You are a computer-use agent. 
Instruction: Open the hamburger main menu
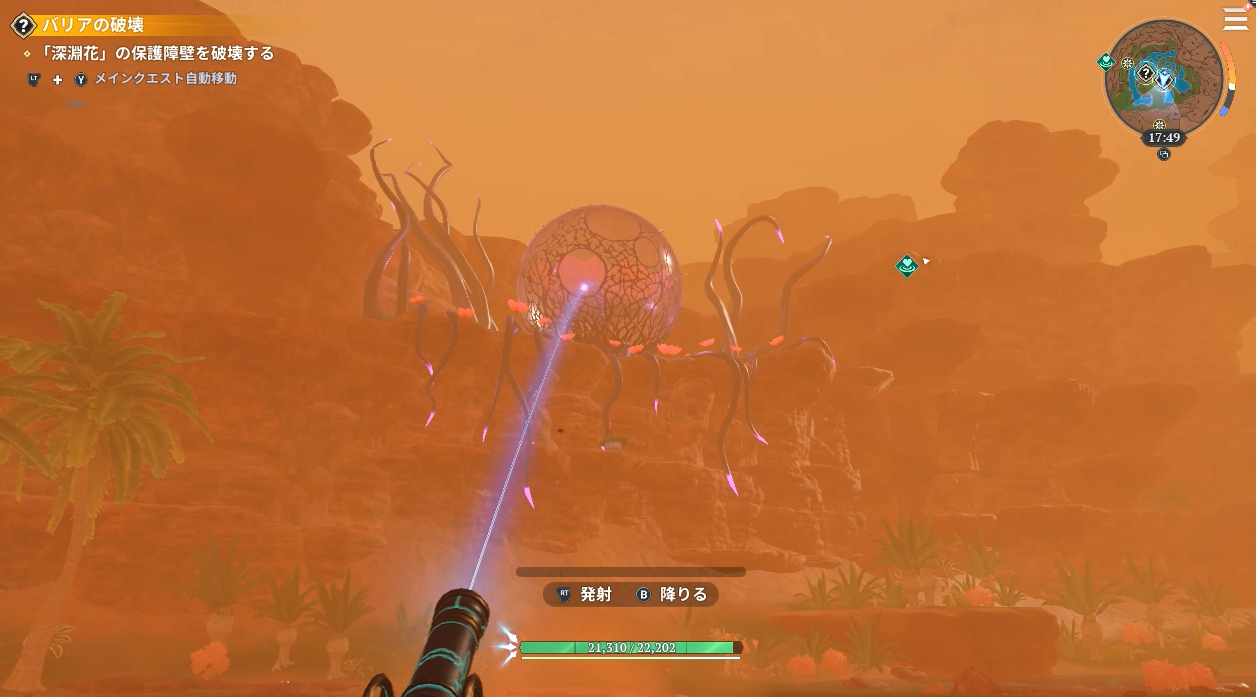point(1235,20)
